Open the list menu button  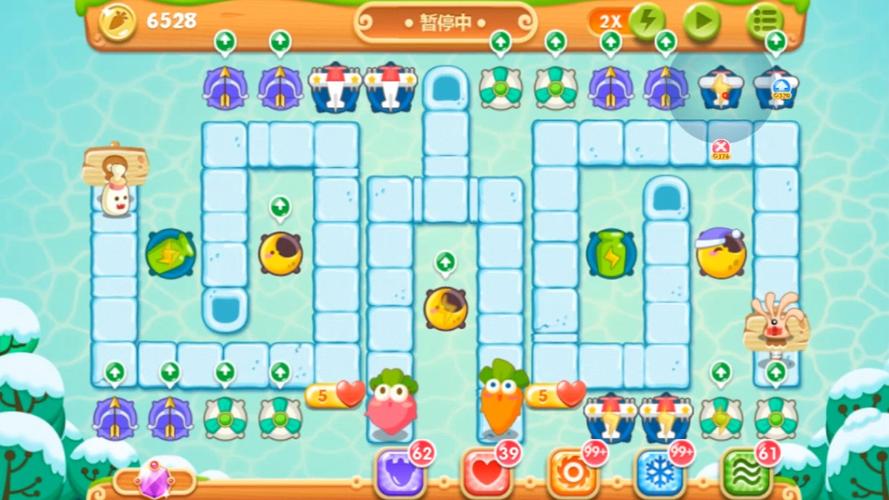click(x=765, y=21)
